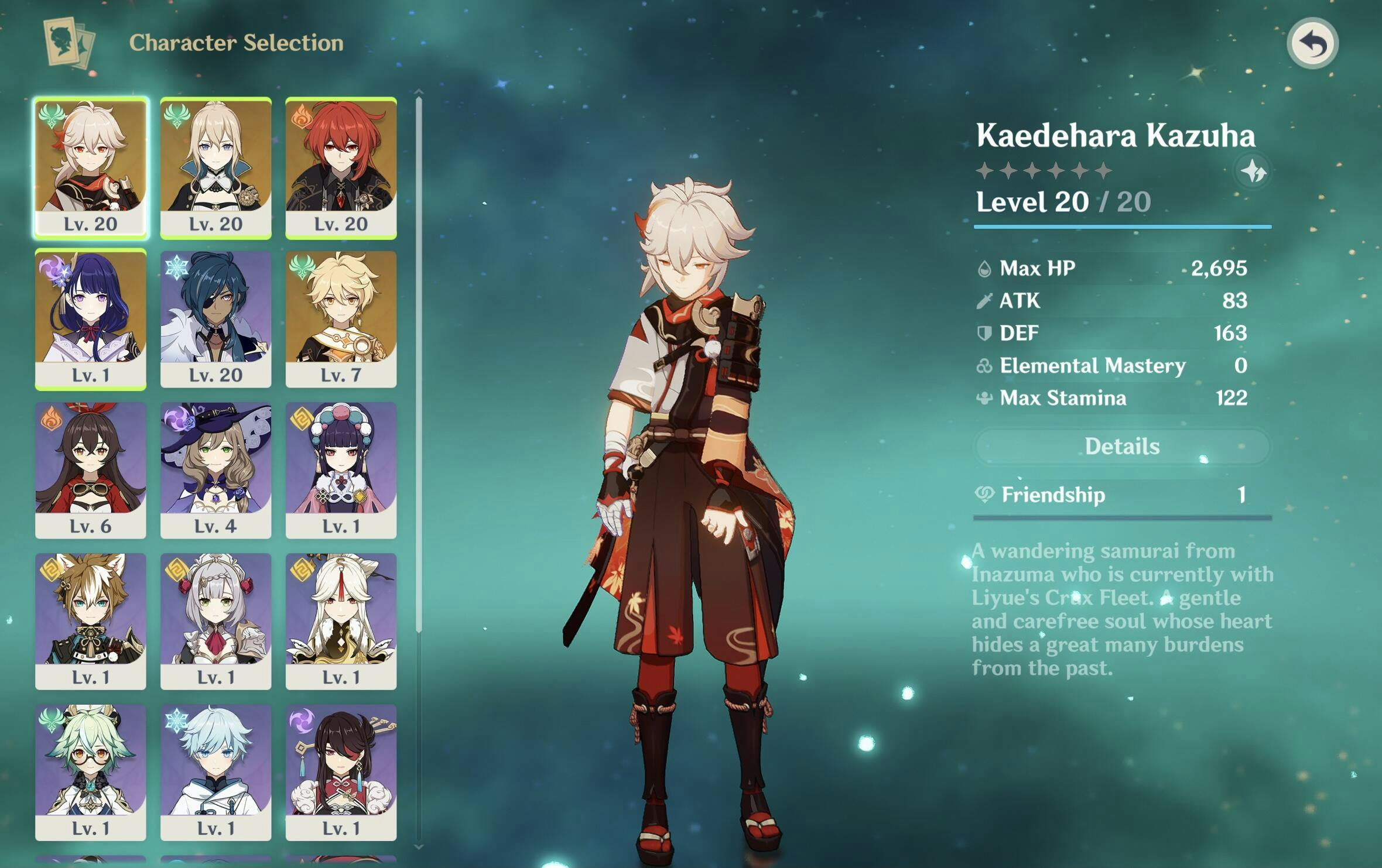Select Diluc's red-haired portrait
Viewport: 1382px width, 868px height.
[341, 168]
